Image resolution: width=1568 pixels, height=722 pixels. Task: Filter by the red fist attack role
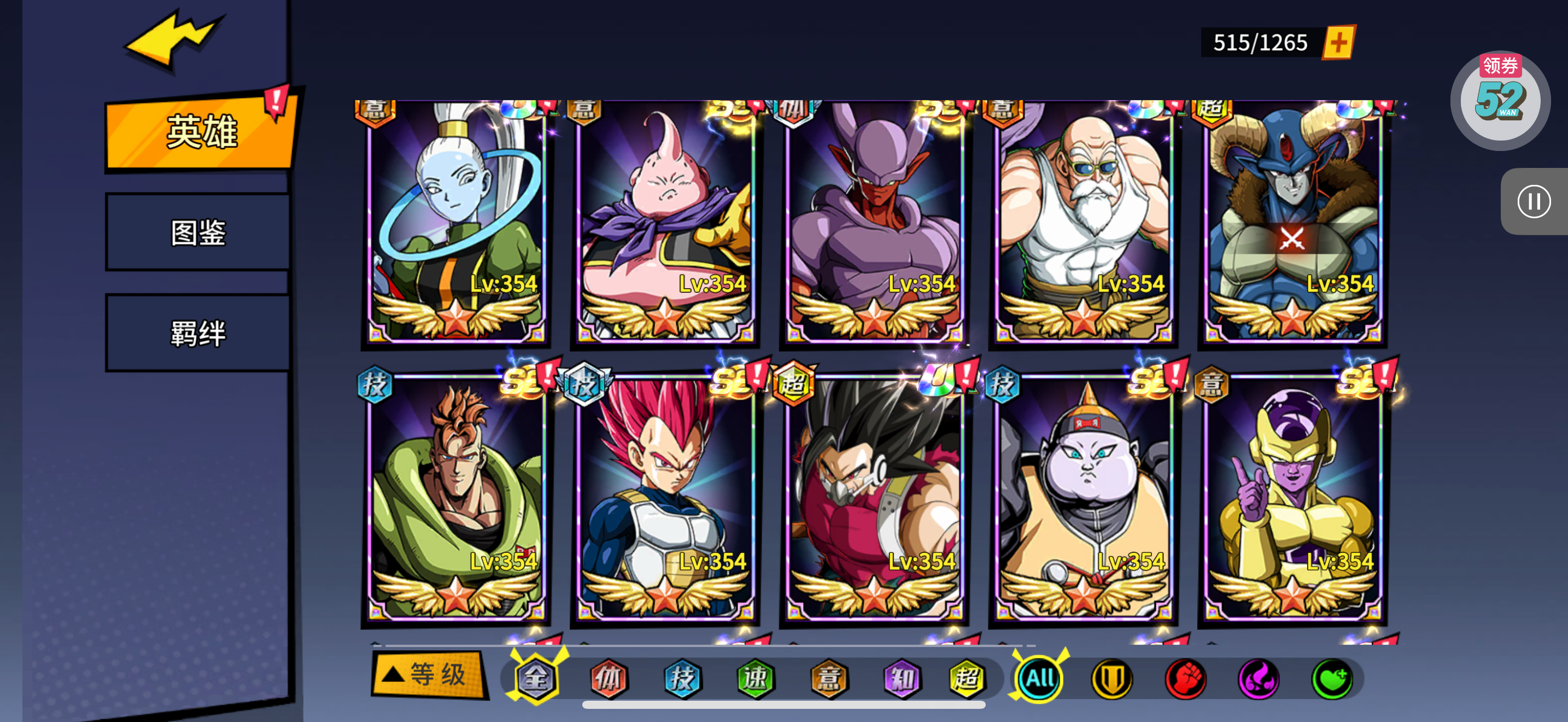point(1185,678)
